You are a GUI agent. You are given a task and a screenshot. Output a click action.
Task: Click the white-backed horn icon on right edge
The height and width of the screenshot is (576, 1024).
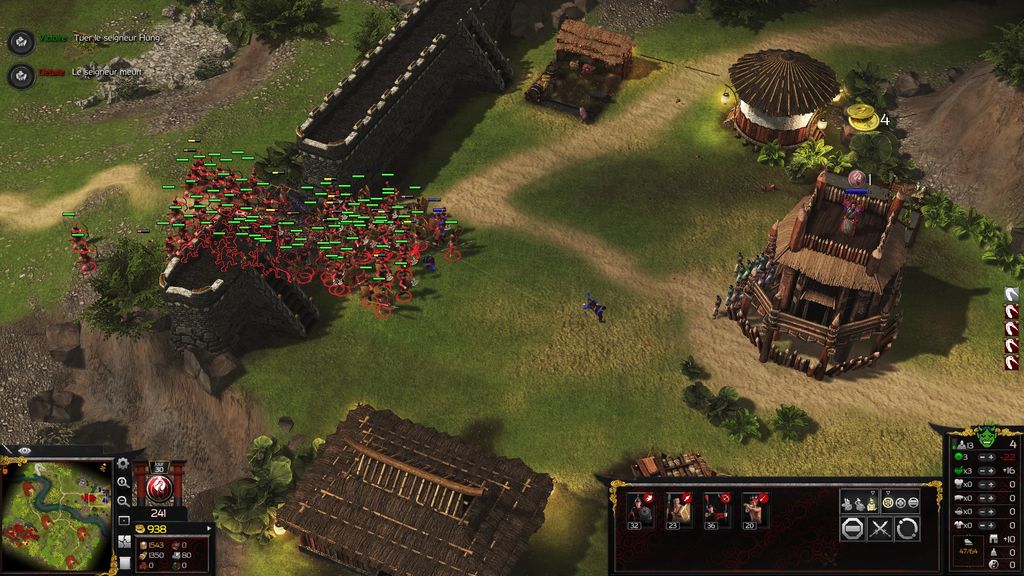pos(1011,294)
